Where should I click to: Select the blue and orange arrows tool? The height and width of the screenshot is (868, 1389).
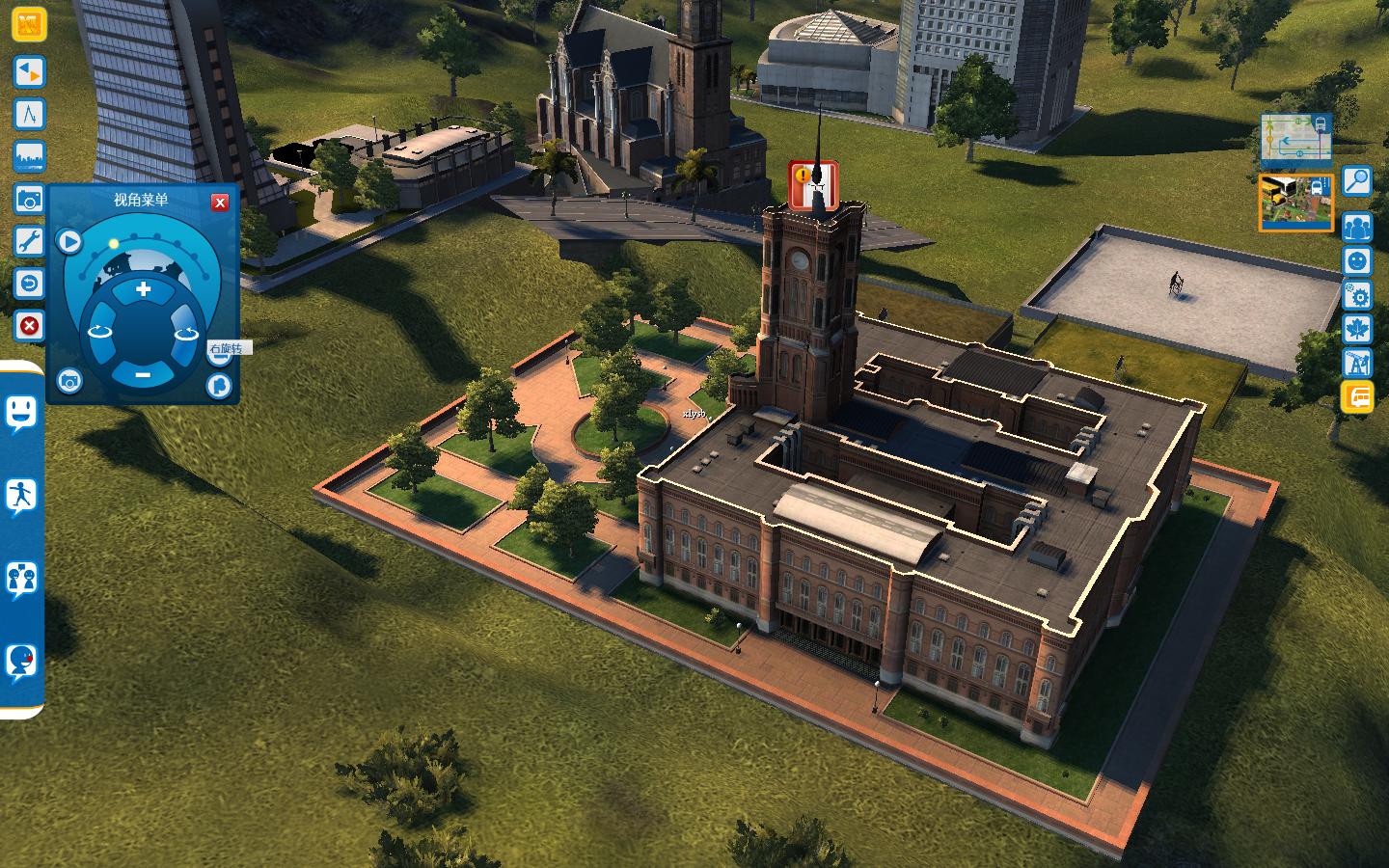click(x=29, y=71)
